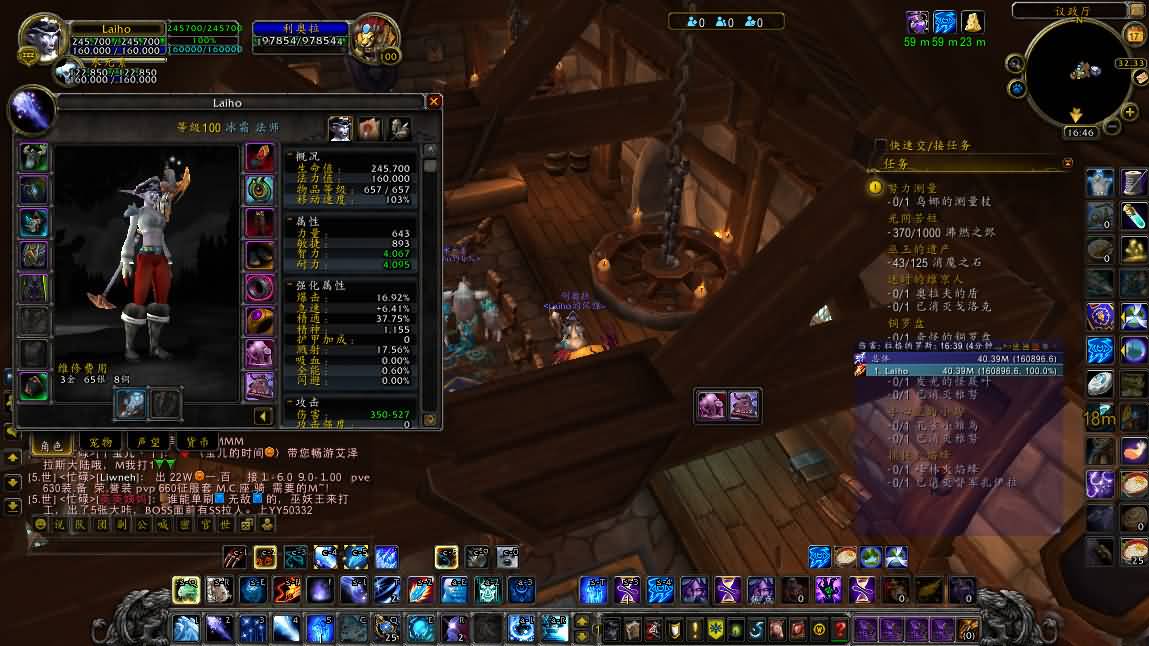Viewport: 1149px width, 646px height.
Task: Zoom in on the minimap
Action: tap(1129, 112)
